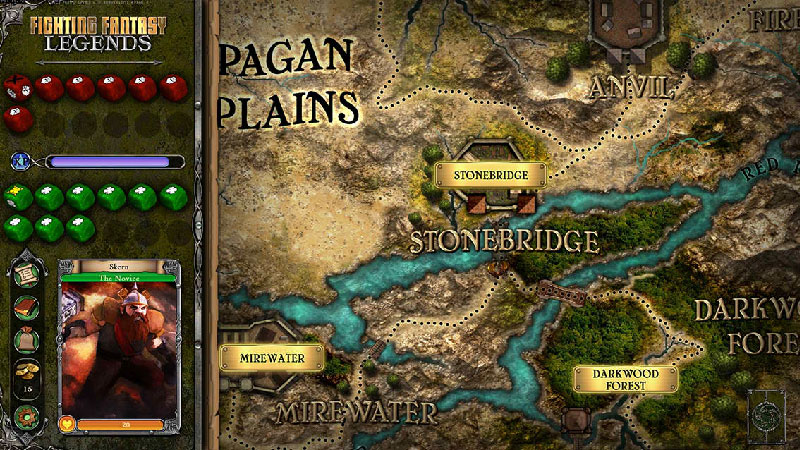This screenshot has width=800, height=450.
Task: Open the sack inventory icon
Action: pyautogui.click(x=28, y=341)
